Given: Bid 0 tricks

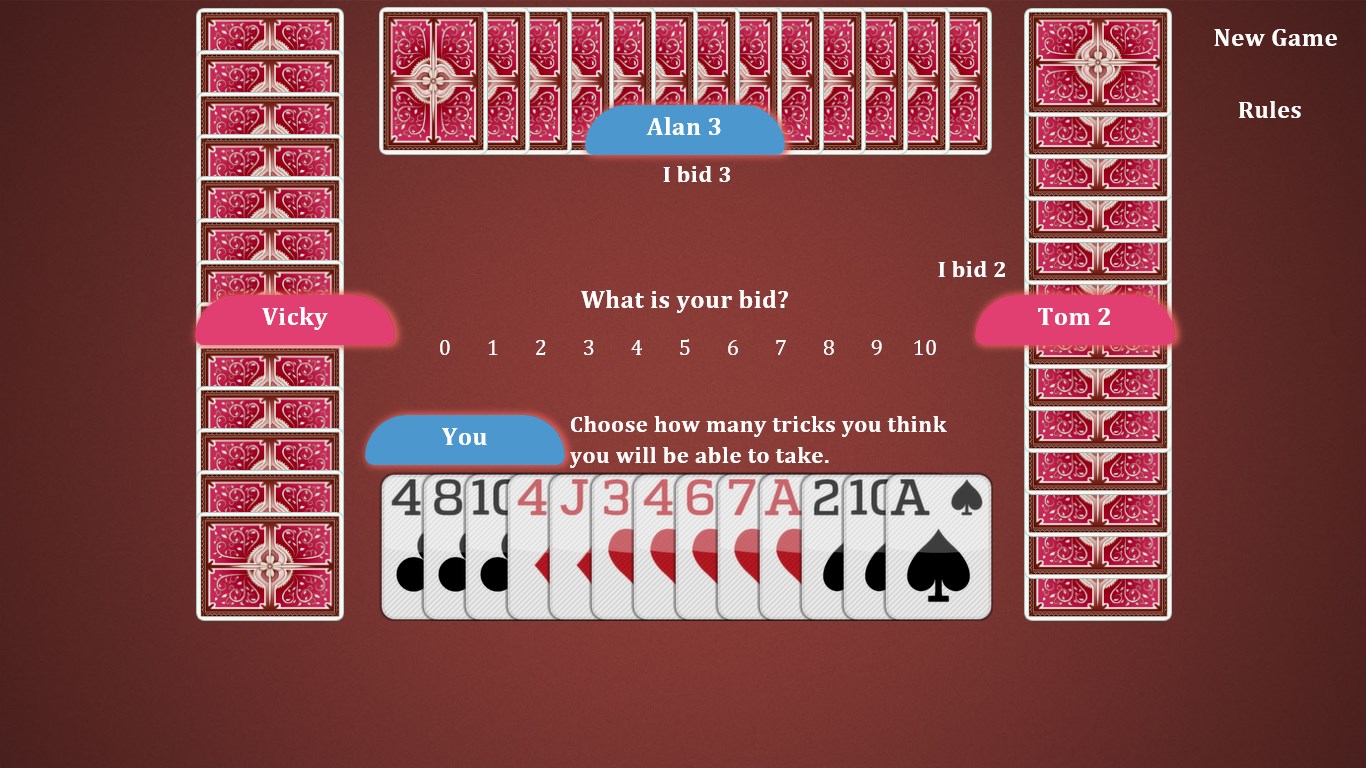Looking at the screenshot, I should click(x=444, y=348).
